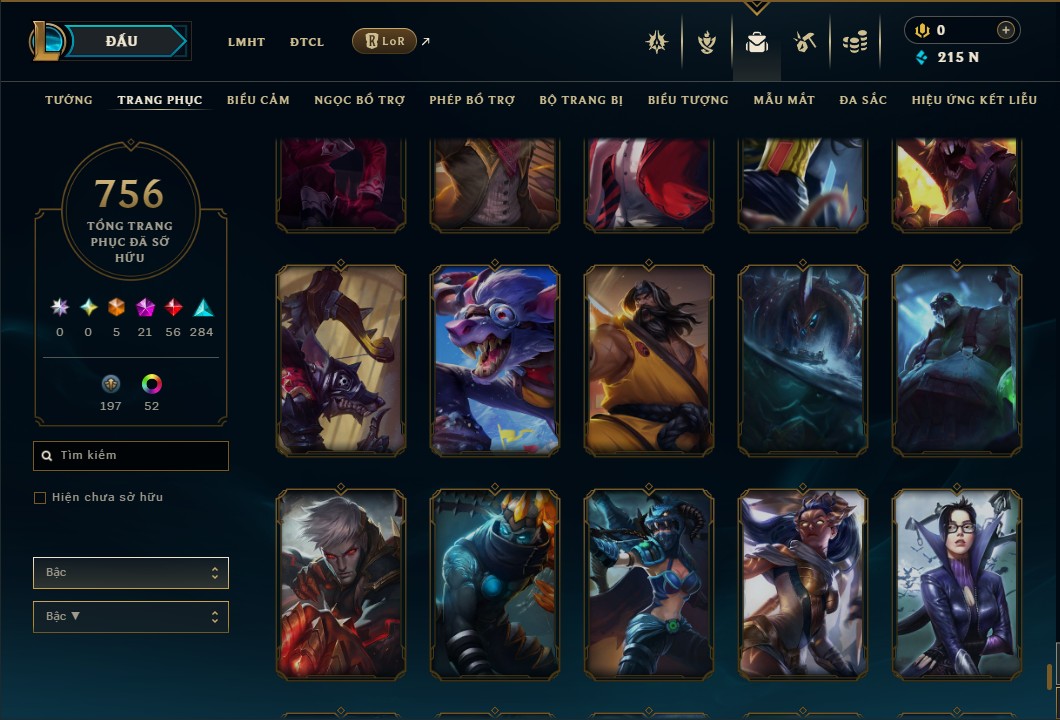The width and height of the screenshot is (1060, 720).
Task: Add currency with the plus button
Action: pyautogui.click(x=1005, y=30)
